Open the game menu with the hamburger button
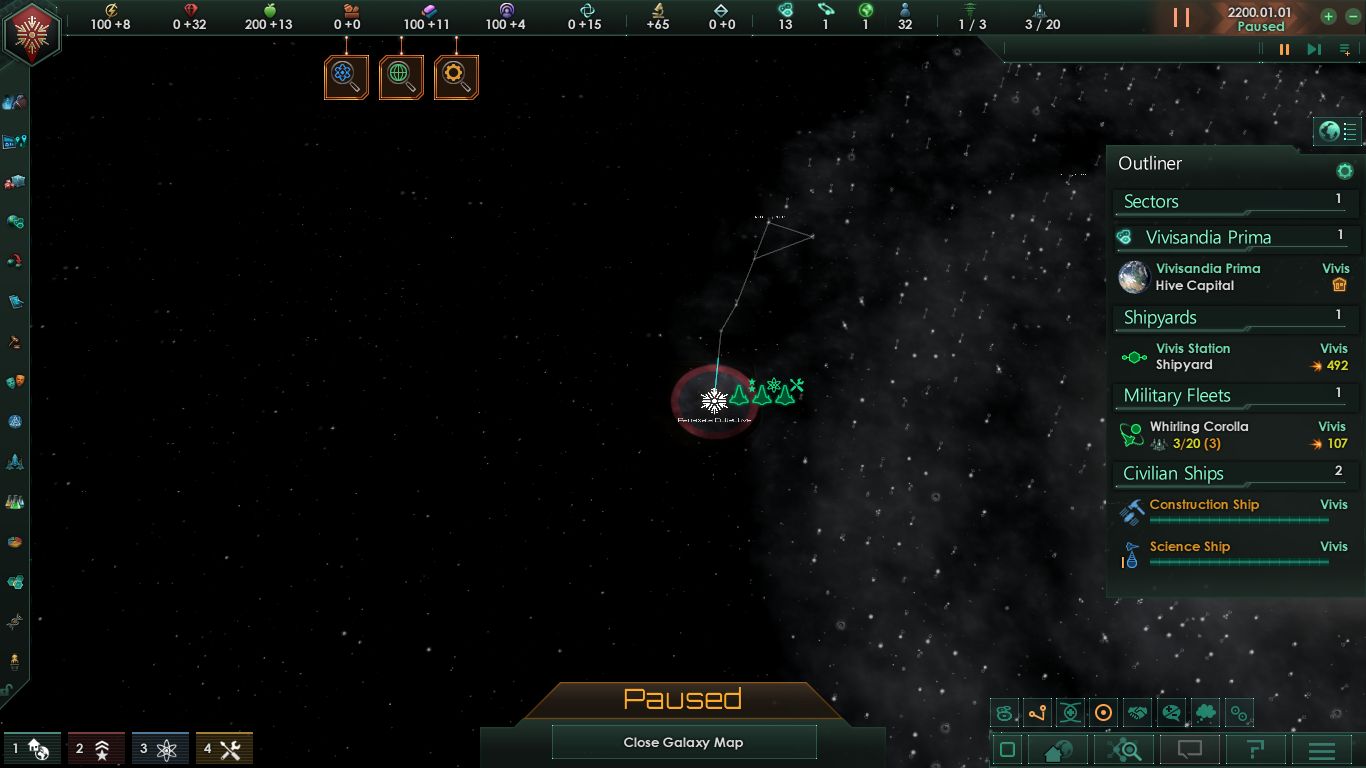 pos(1320,748)
